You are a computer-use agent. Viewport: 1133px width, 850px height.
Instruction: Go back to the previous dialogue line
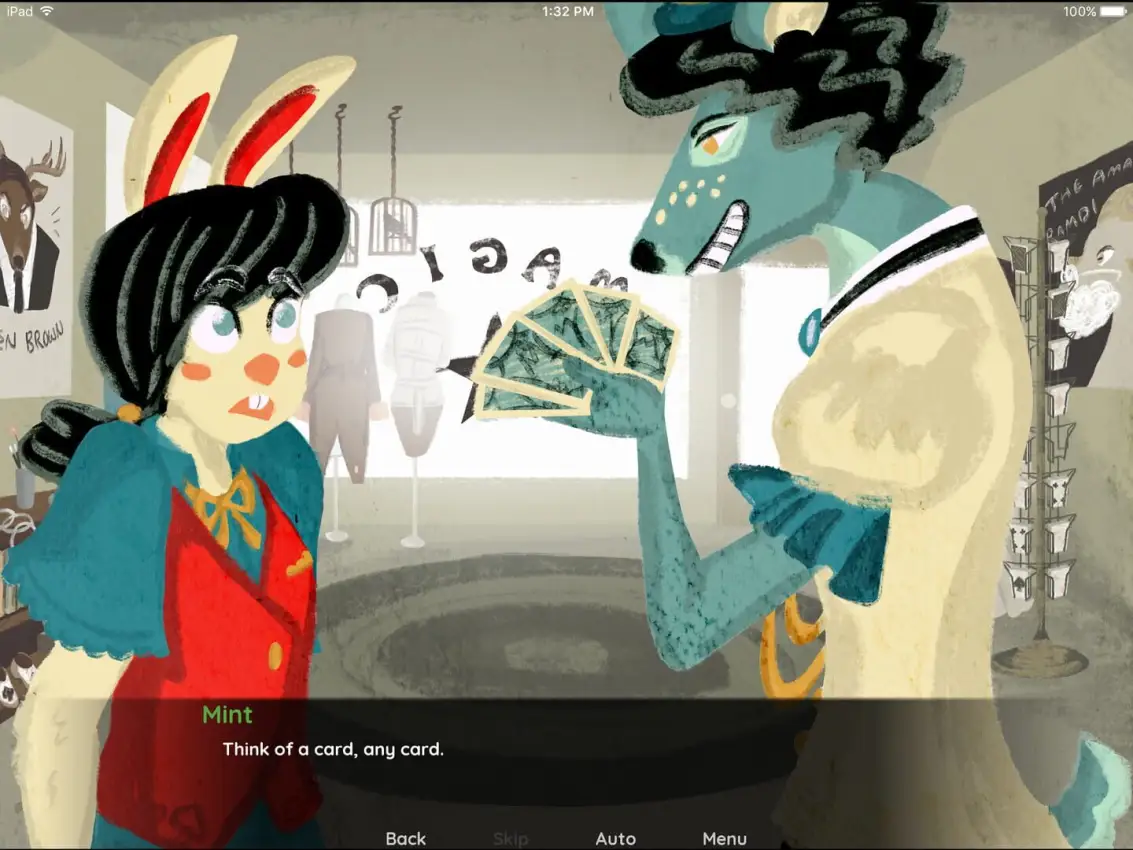point(406,838)
